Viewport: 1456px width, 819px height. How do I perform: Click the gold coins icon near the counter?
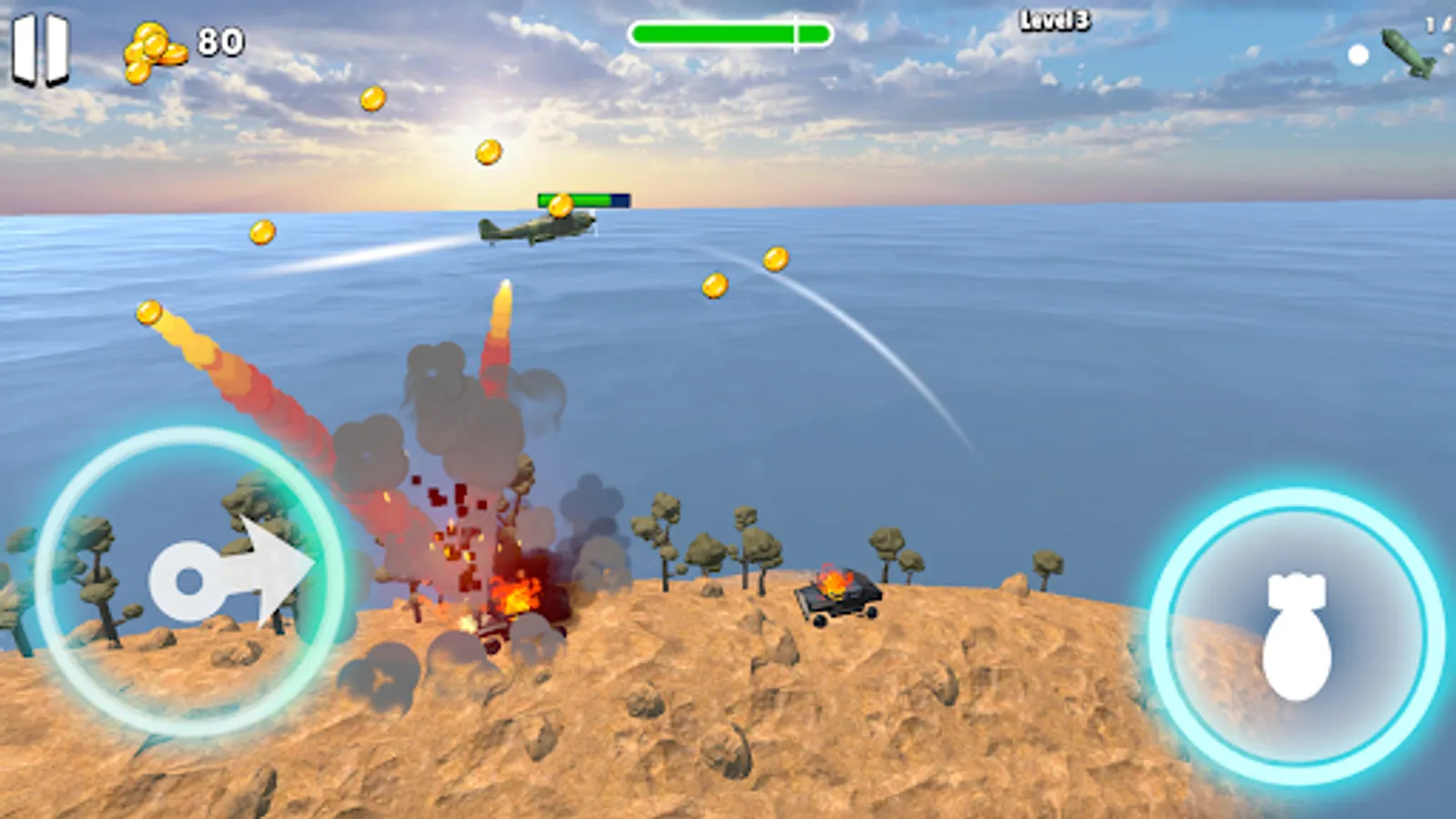click(153, 50)
